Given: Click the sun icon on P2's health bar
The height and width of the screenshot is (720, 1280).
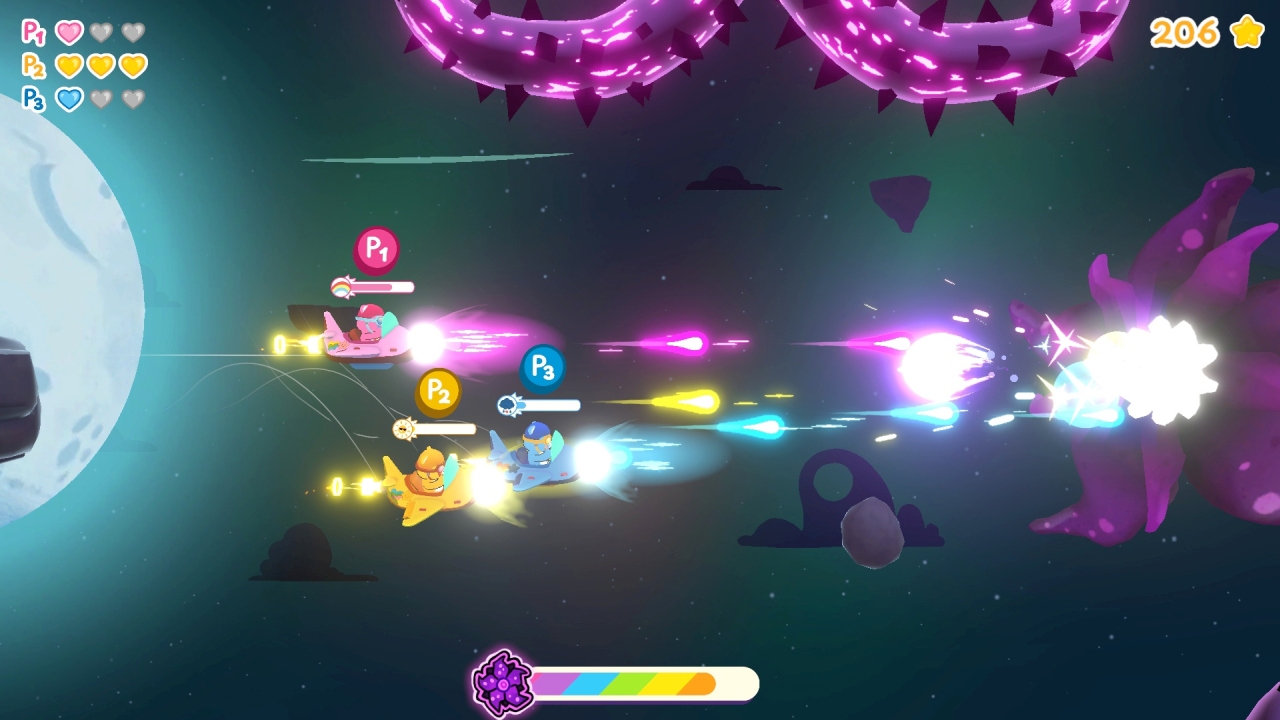Looking at the screenshot, I should click(x=403, y=428).
